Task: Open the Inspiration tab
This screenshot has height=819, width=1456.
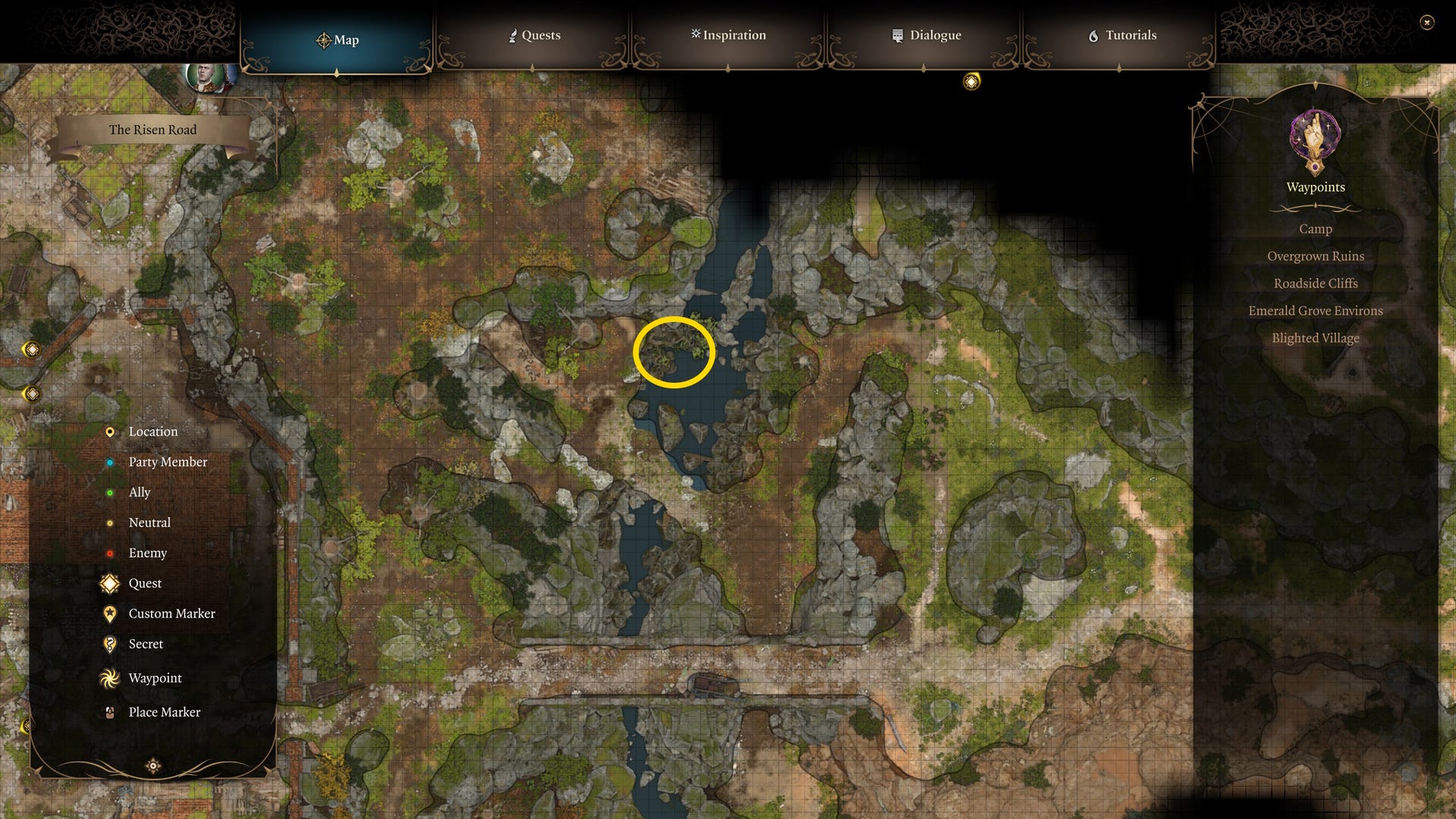Action: [x=727, y=35]
